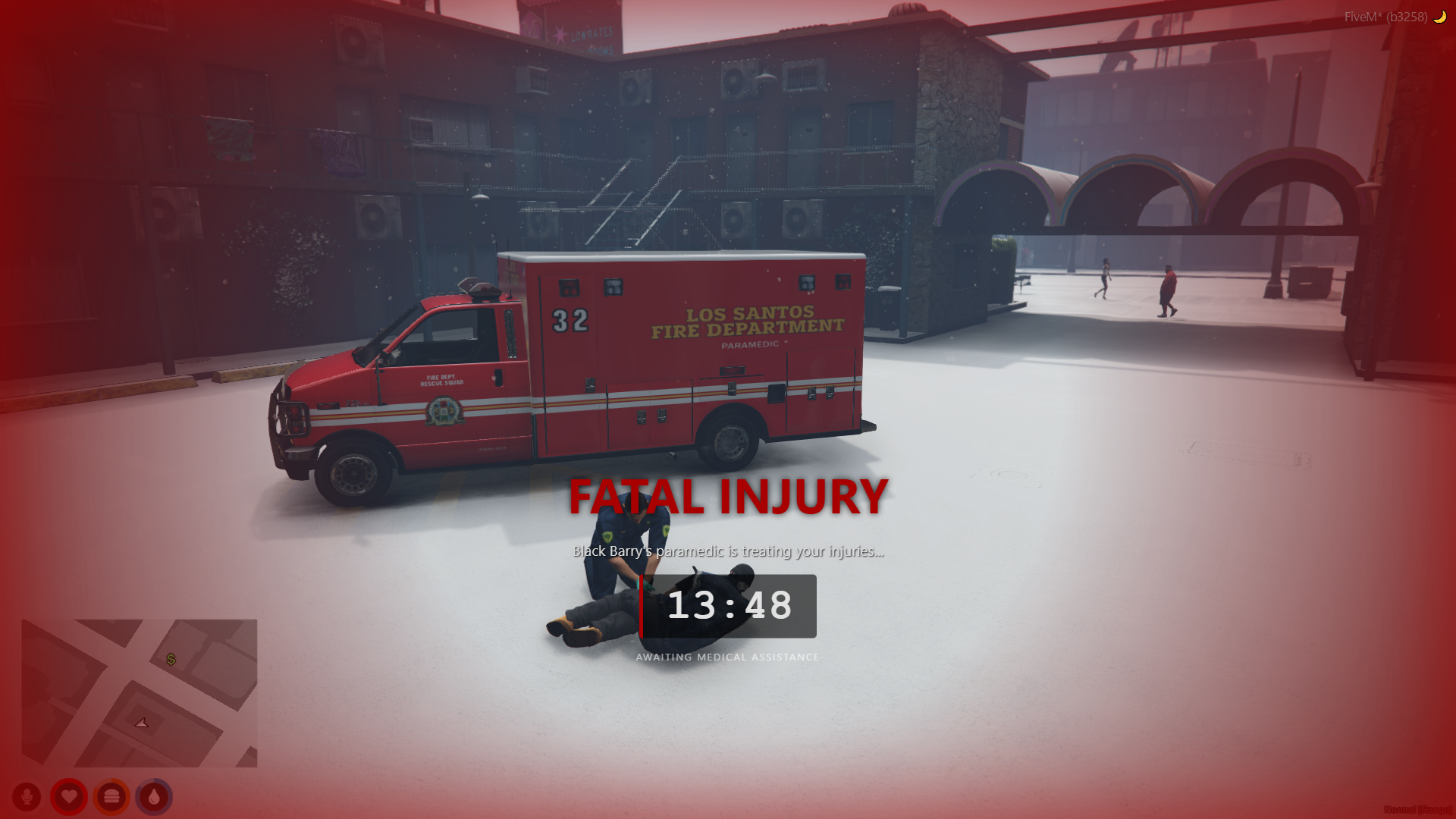Select the player arrow on the minimap
The height and width of the screenshot is (819, 1456).
[x=141, y=722]
